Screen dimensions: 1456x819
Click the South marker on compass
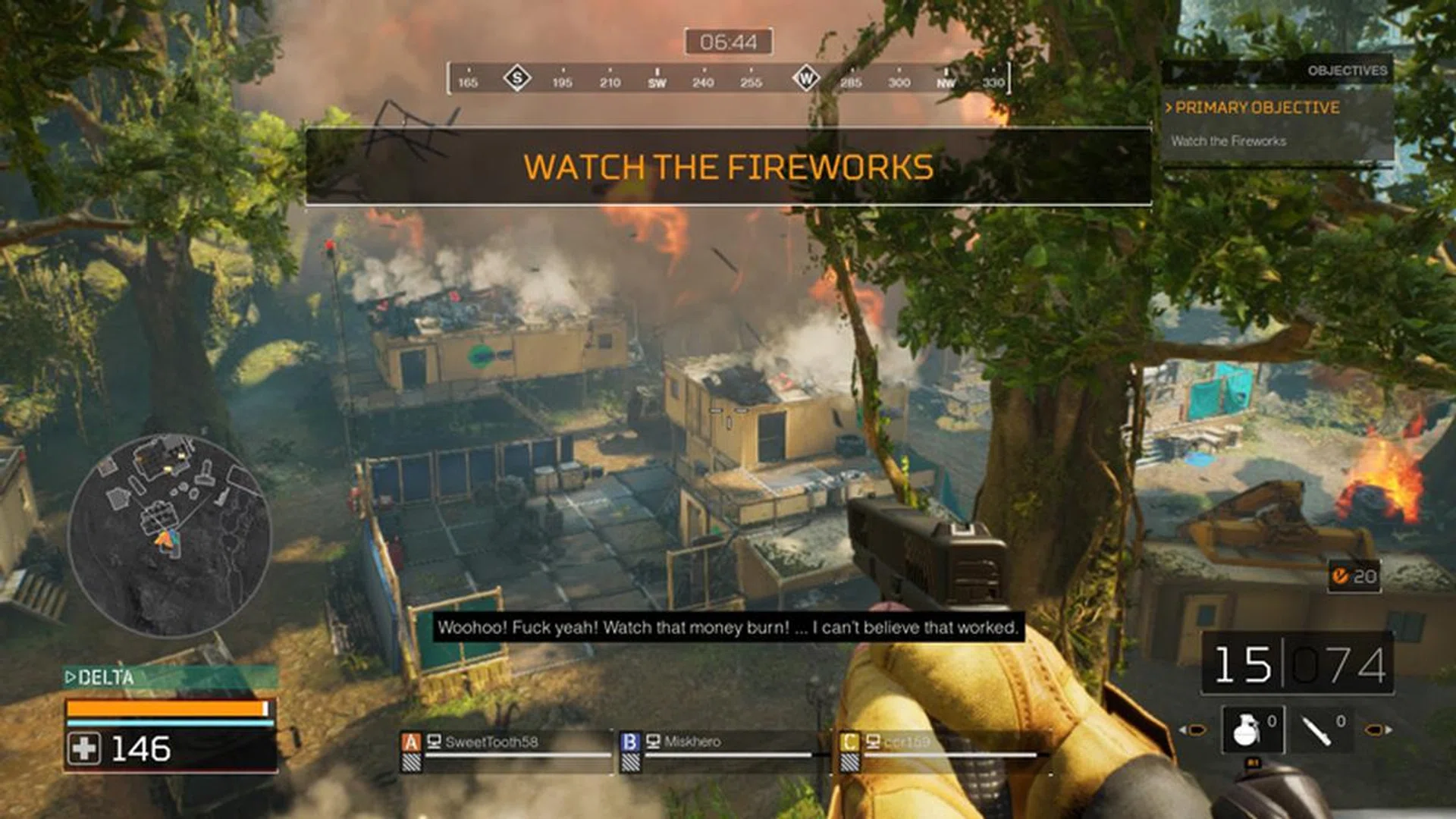pyautogui.click(x=517, y=78)
